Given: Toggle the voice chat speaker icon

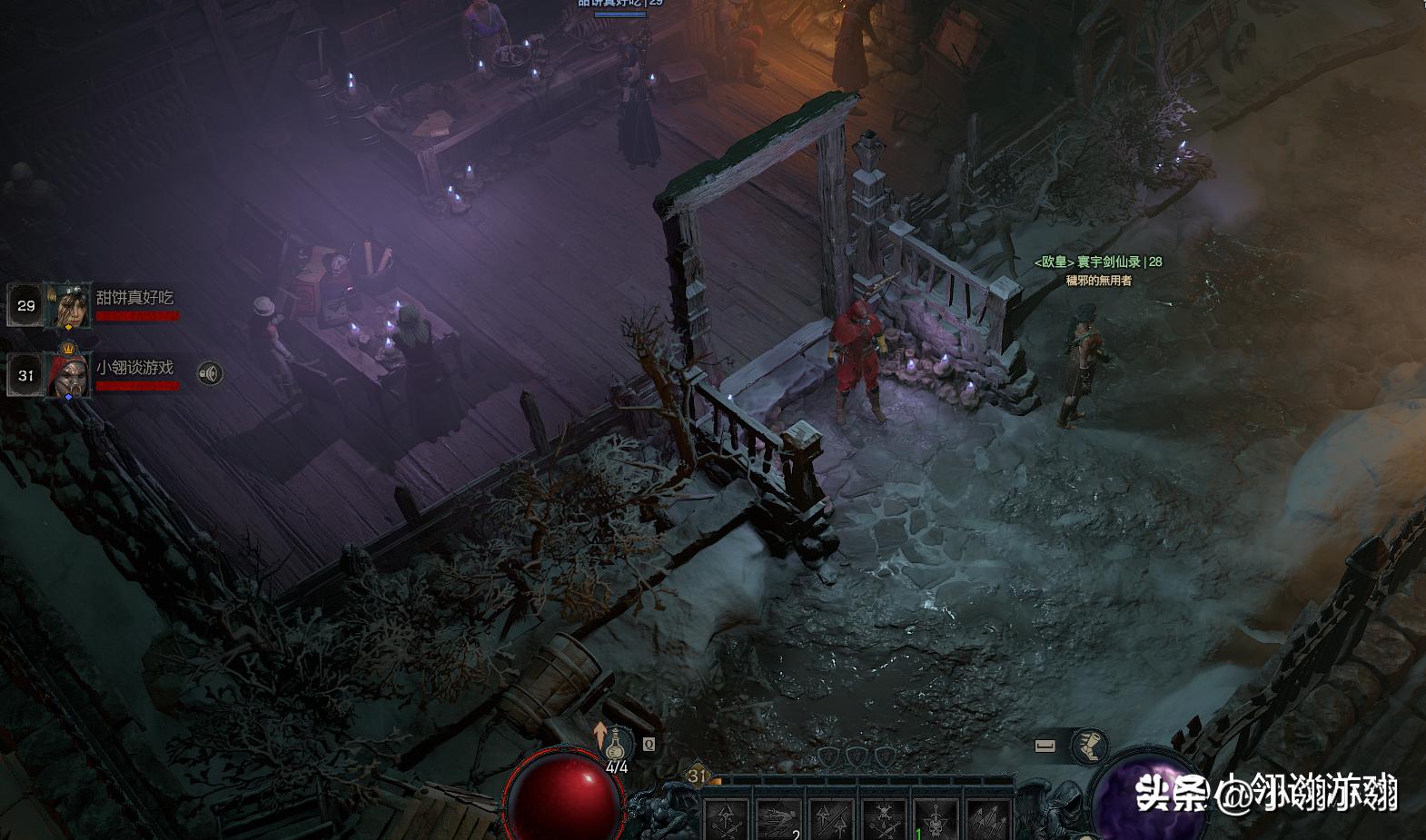Looking at the screenshot, I should click(210, 373).
